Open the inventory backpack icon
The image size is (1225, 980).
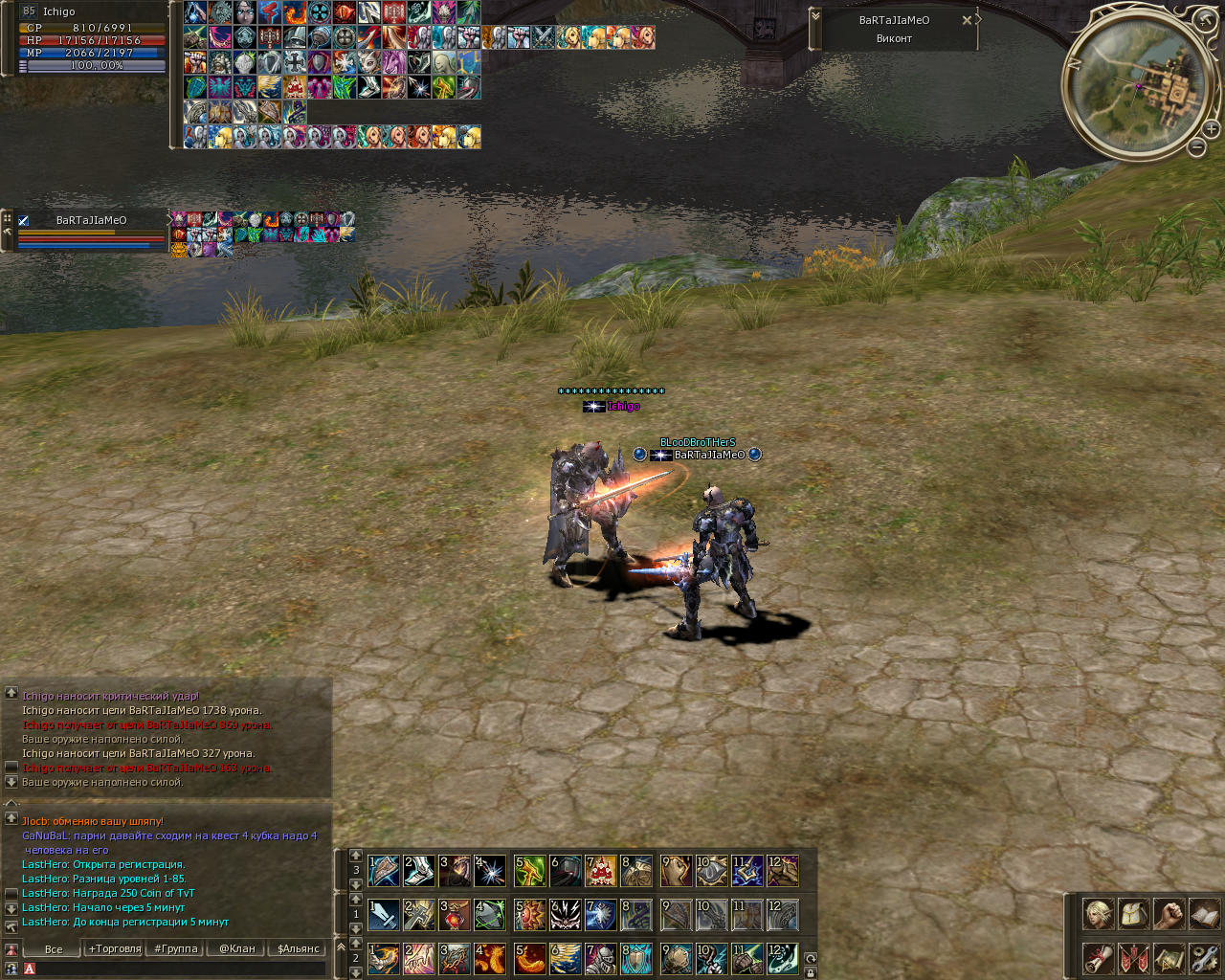pyautogui.click(x=1133, y=914)
